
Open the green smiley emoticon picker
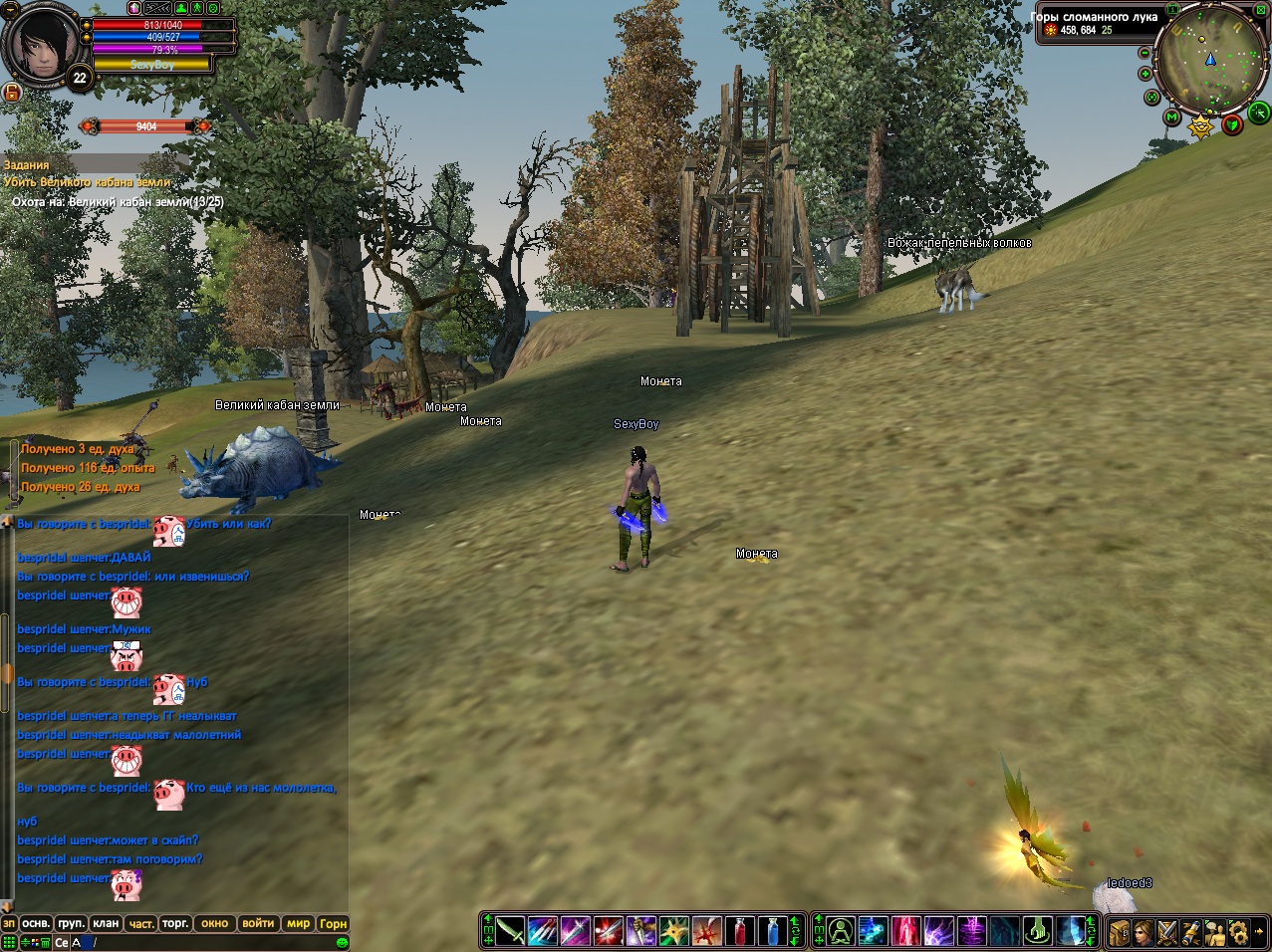(342, 942)
